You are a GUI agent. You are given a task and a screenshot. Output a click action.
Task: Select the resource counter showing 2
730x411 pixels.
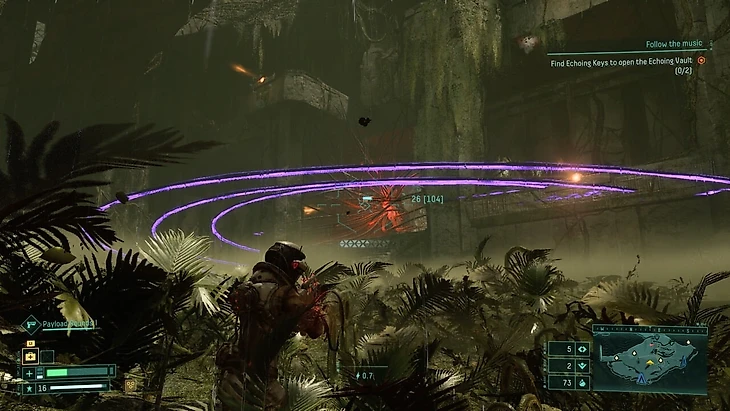[568, 366]
